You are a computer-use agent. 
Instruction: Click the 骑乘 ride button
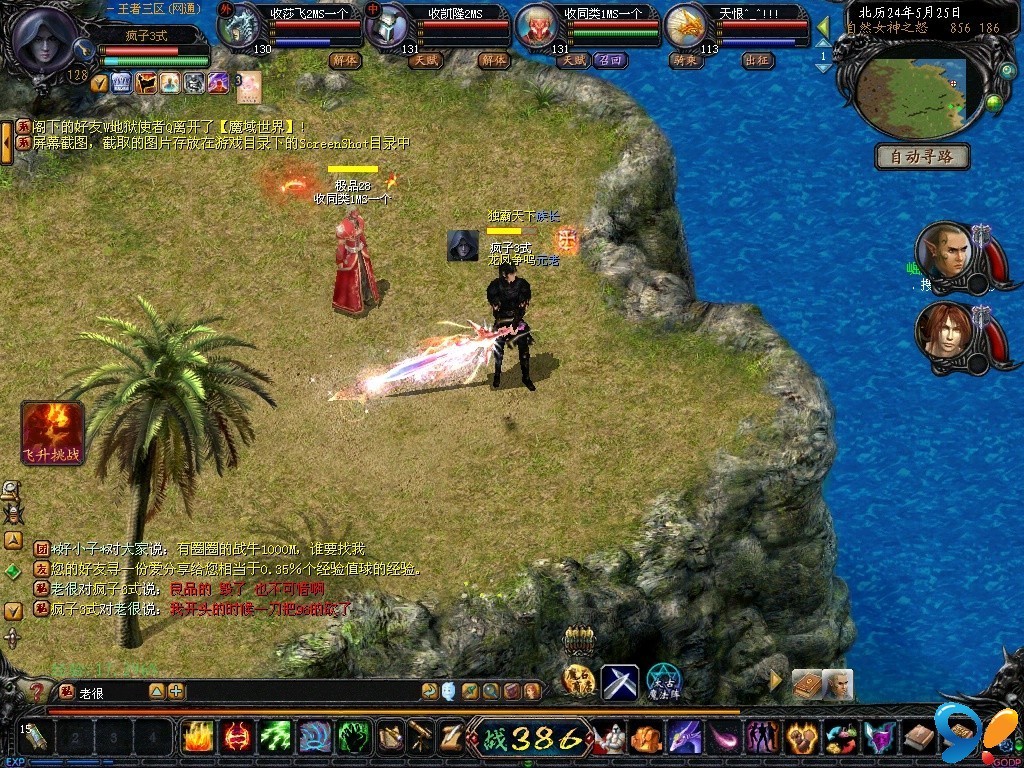pos(685,60)
